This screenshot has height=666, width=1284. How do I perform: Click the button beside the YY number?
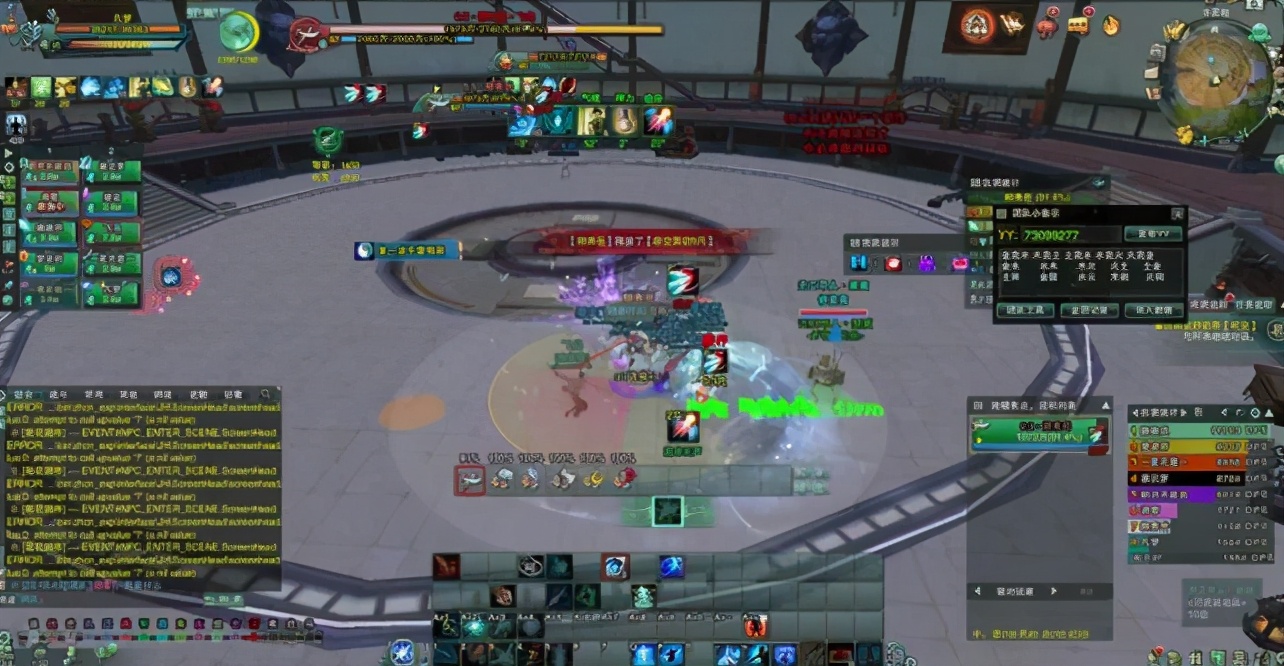(1152, 234)
